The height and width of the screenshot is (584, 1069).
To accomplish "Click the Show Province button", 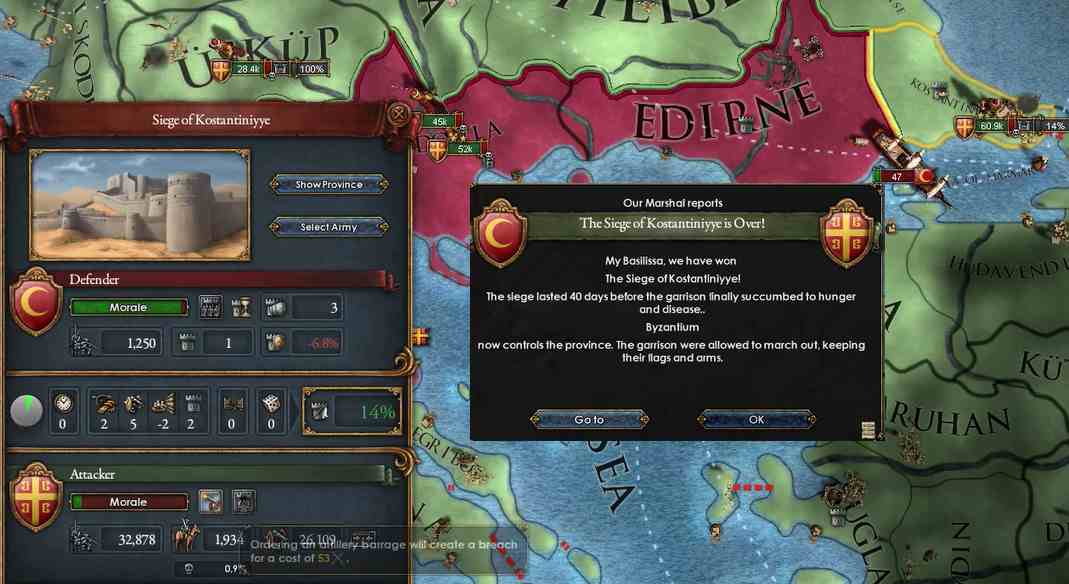I will coord(328,185).
